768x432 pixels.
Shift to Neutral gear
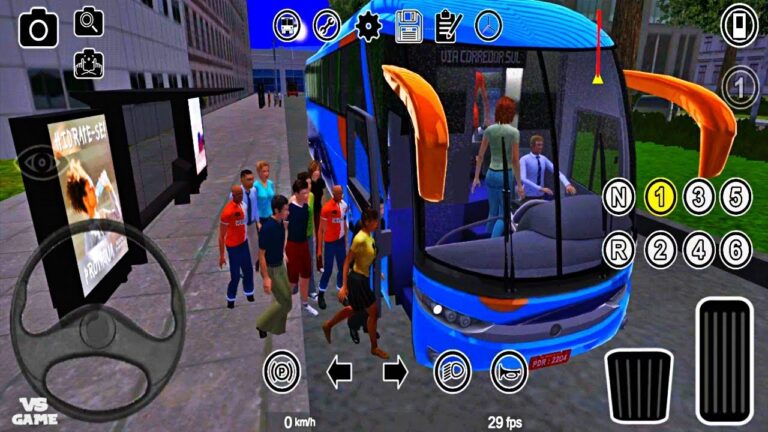619,197
